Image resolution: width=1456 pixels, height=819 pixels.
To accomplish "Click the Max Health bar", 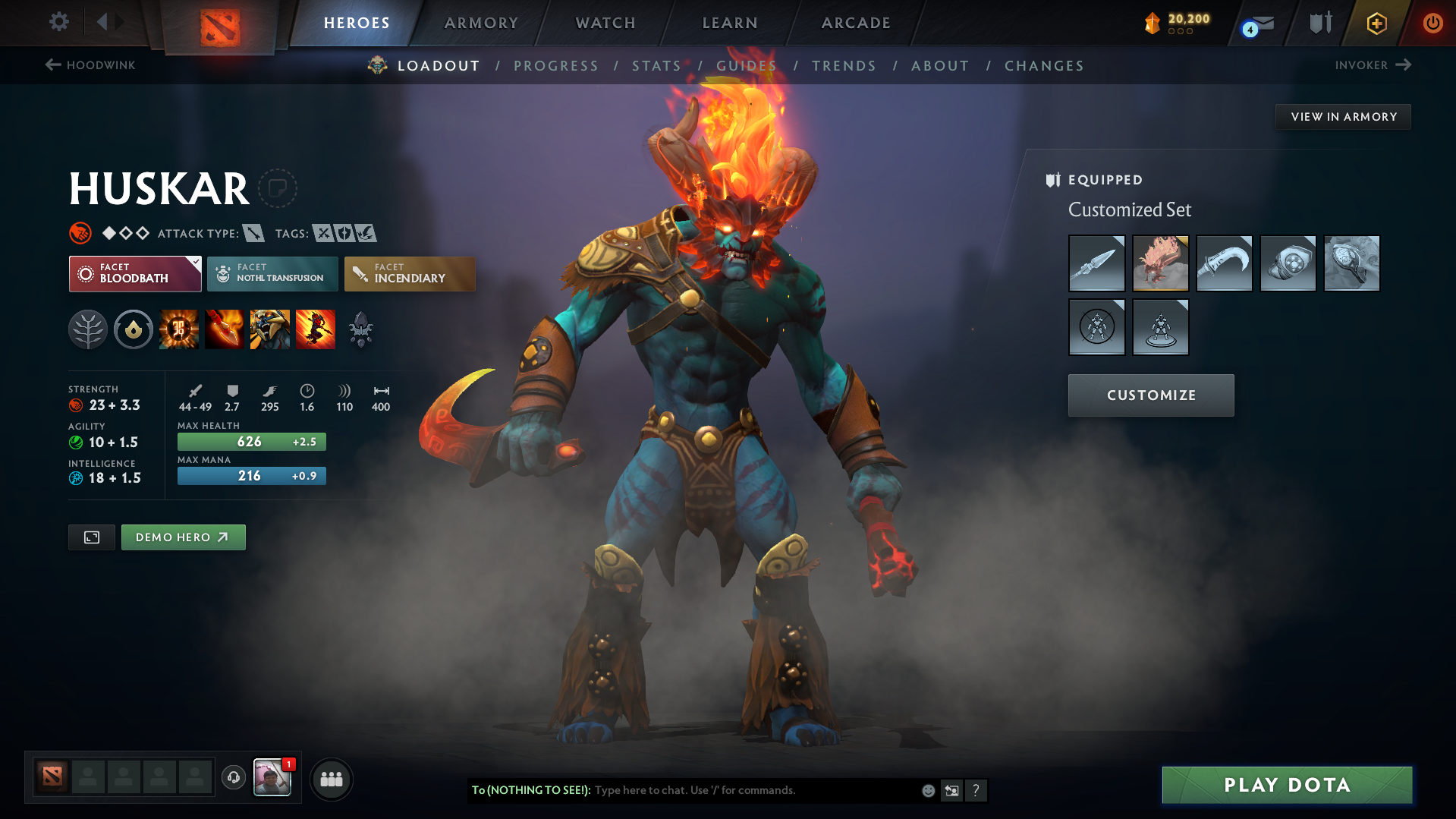I will pos(251,441).
